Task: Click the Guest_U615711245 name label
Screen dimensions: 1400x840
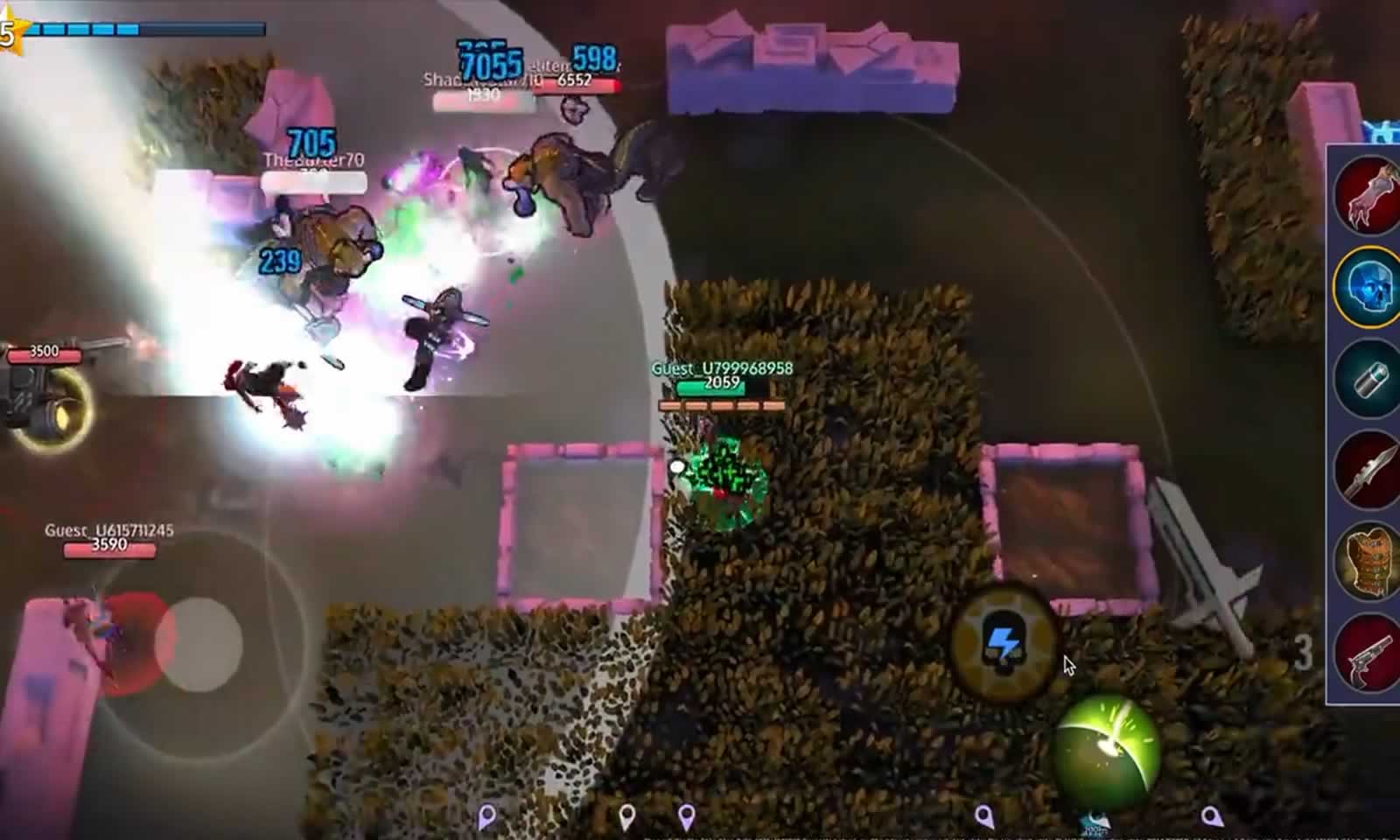Action: (109, 530)
